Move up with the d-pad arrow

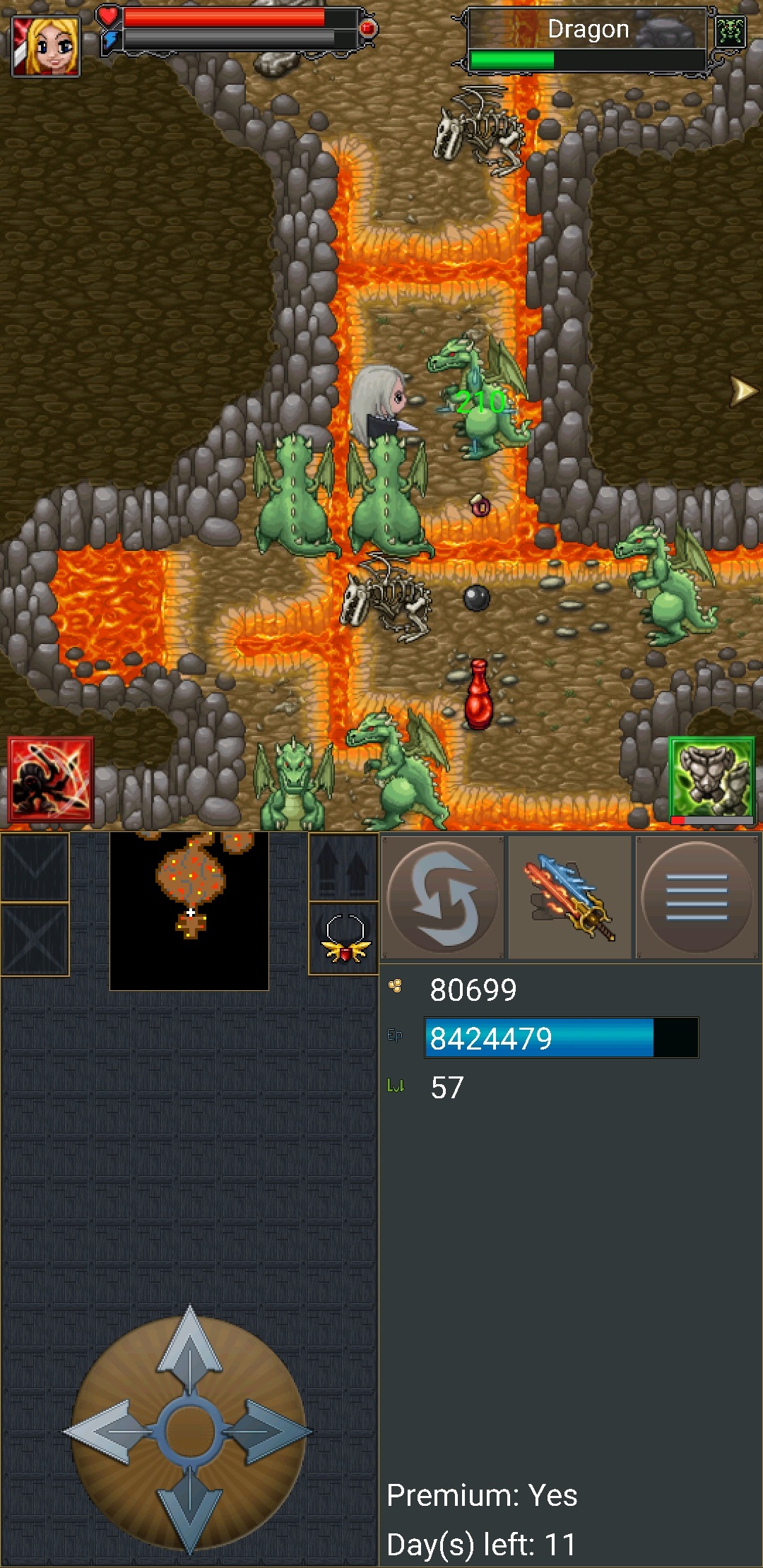(x=189, y=1348)
